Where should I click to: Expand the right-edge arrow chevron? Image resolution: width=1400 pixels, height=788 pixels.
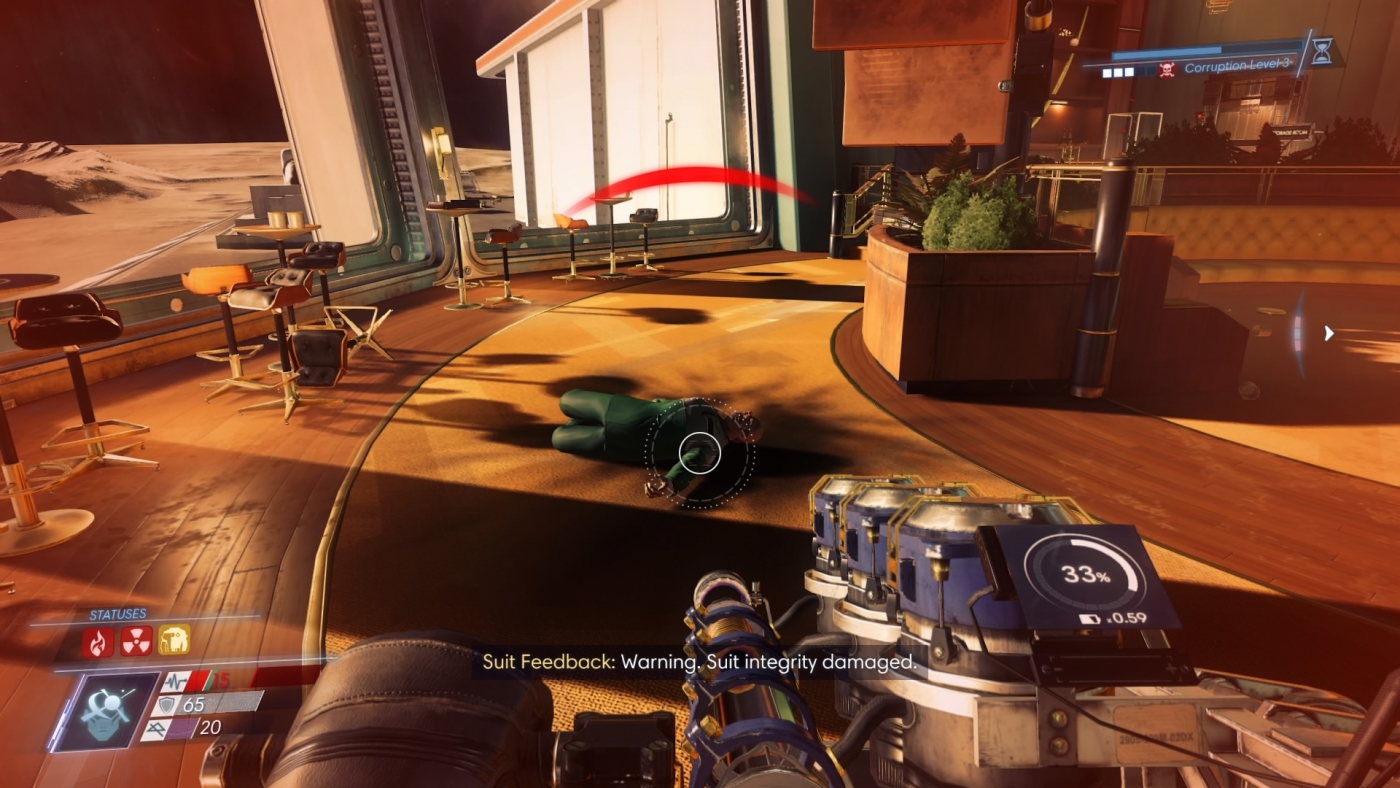click(1329, 333)
